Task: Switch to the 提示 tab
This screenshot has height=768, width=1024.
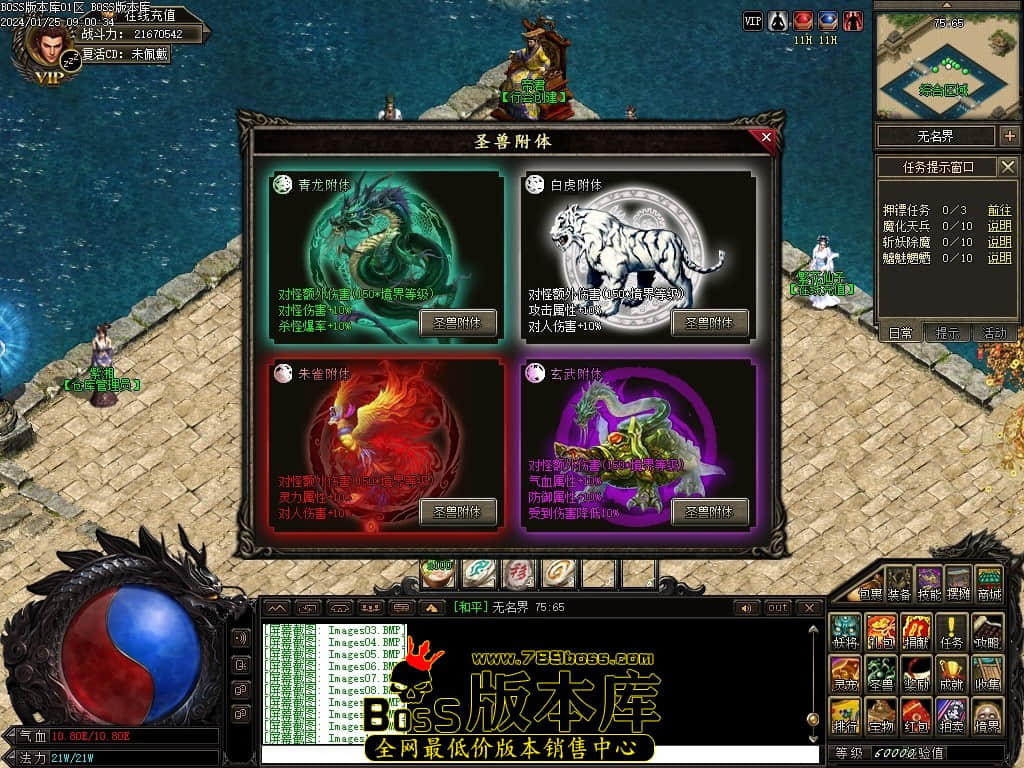Action: tap(946, 334)
